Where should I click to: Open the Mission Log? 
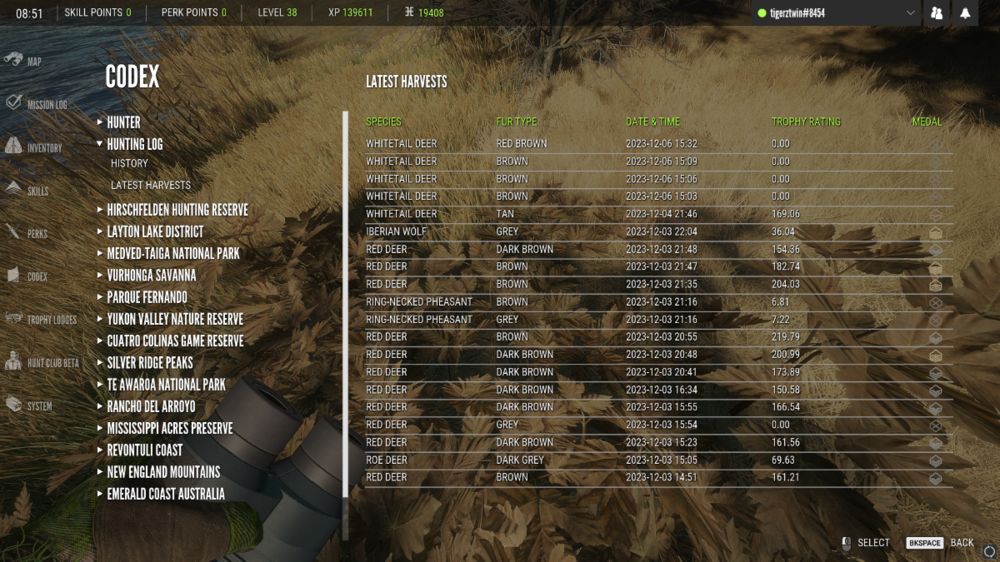pyautogui.click(x=36, y=104)
